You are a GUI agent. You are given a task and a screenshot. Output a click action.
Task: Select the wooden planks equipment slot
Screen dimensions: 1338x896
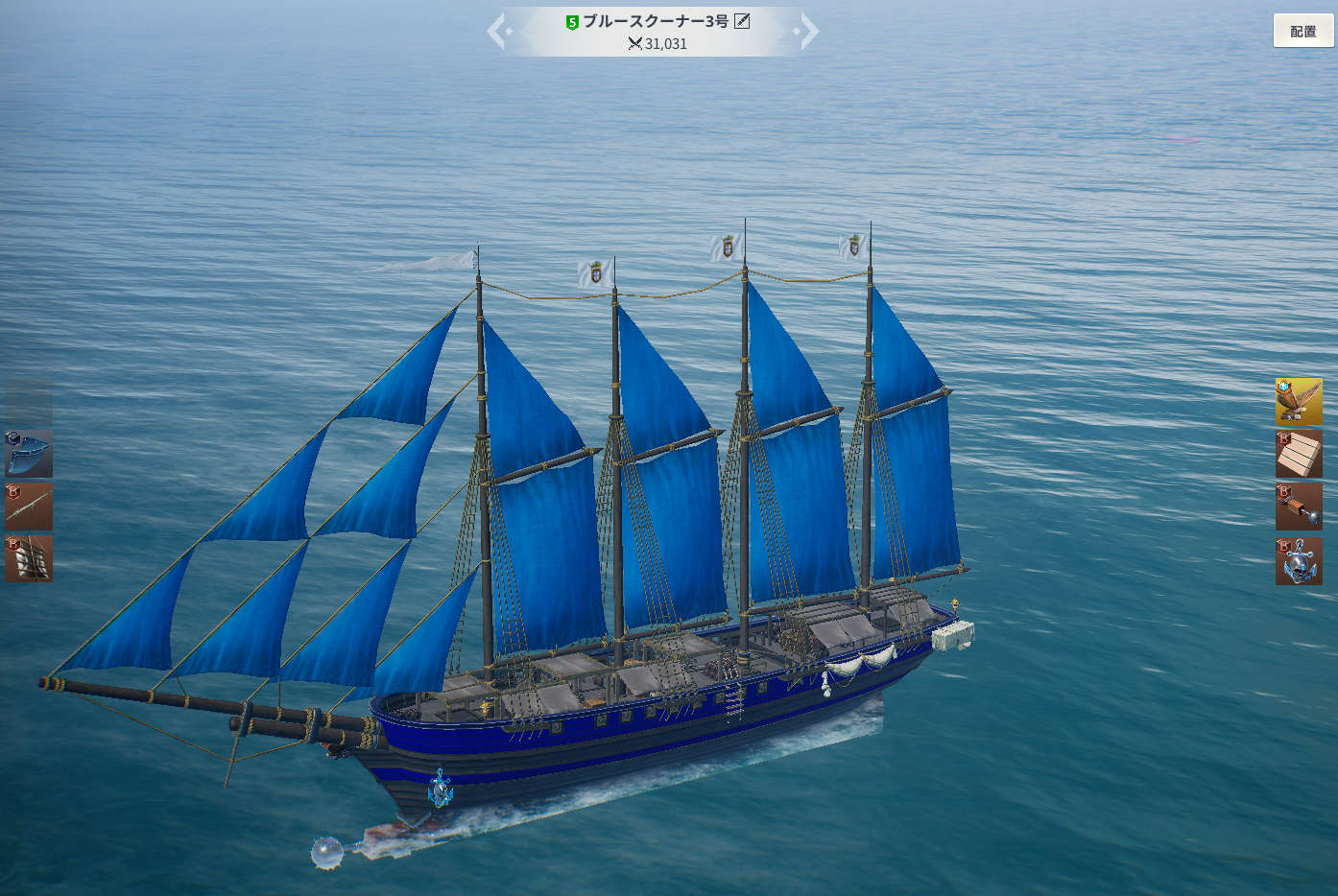(x=1299, y=454)
